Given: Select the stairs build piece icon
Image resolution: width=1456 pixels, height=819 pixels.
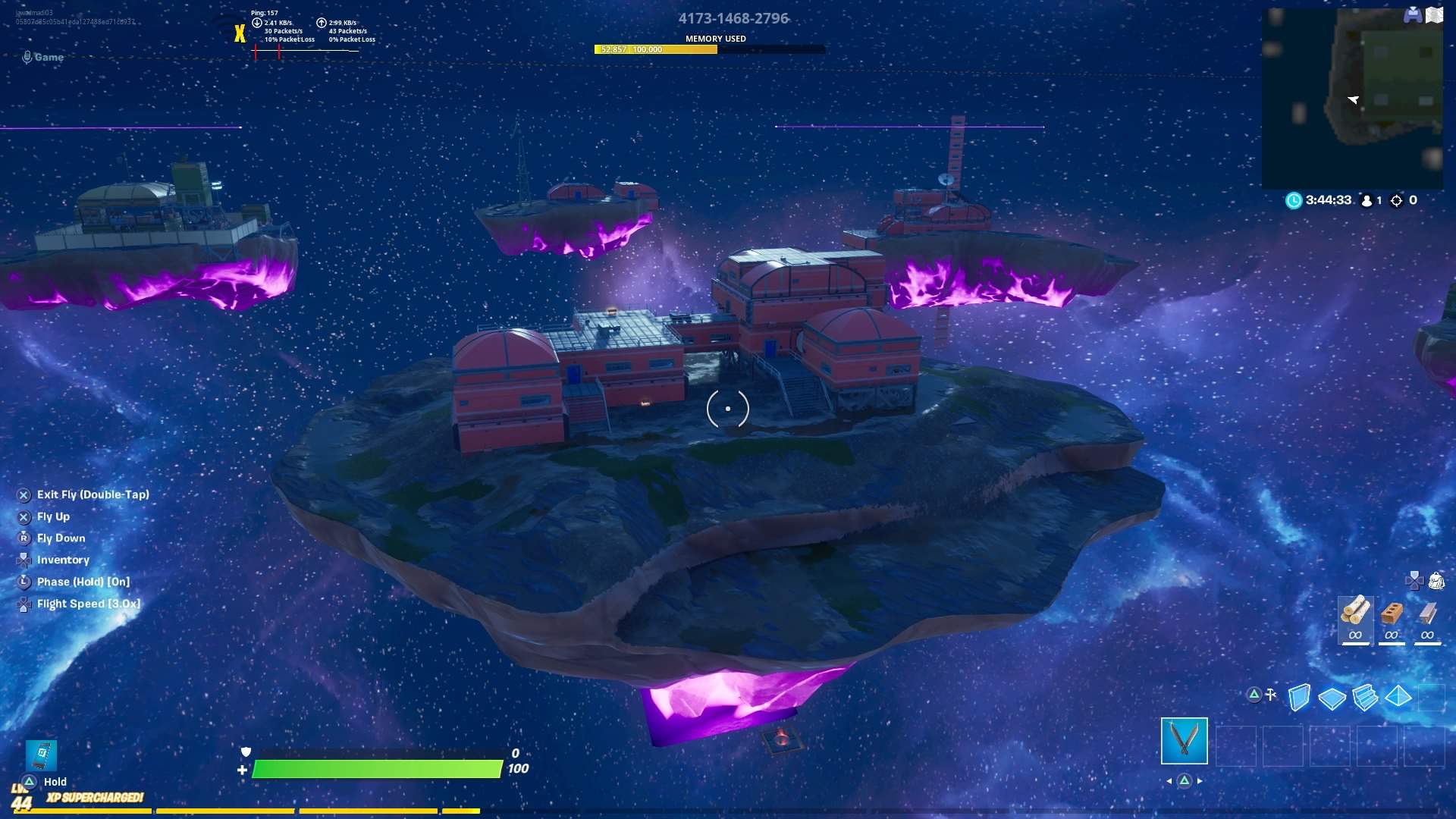Looking at the screenshot, I should (1364, 696).
